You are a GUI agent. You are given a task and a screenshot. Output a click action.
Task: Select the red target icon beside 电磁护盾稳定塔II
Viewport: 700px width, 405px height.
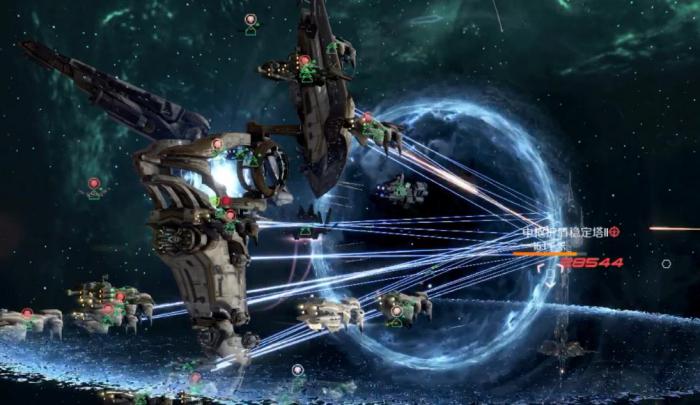615,232
